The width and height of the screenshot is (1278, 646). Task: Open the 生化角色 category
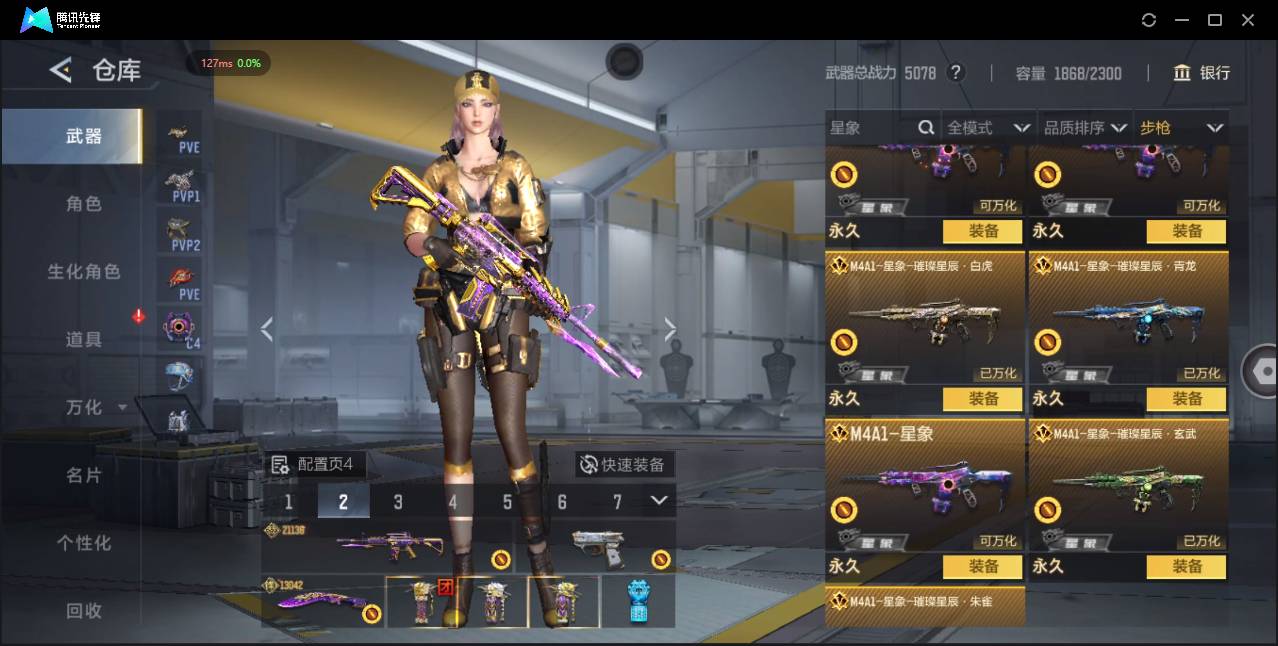pyautogui.click(x=83, y=272)
